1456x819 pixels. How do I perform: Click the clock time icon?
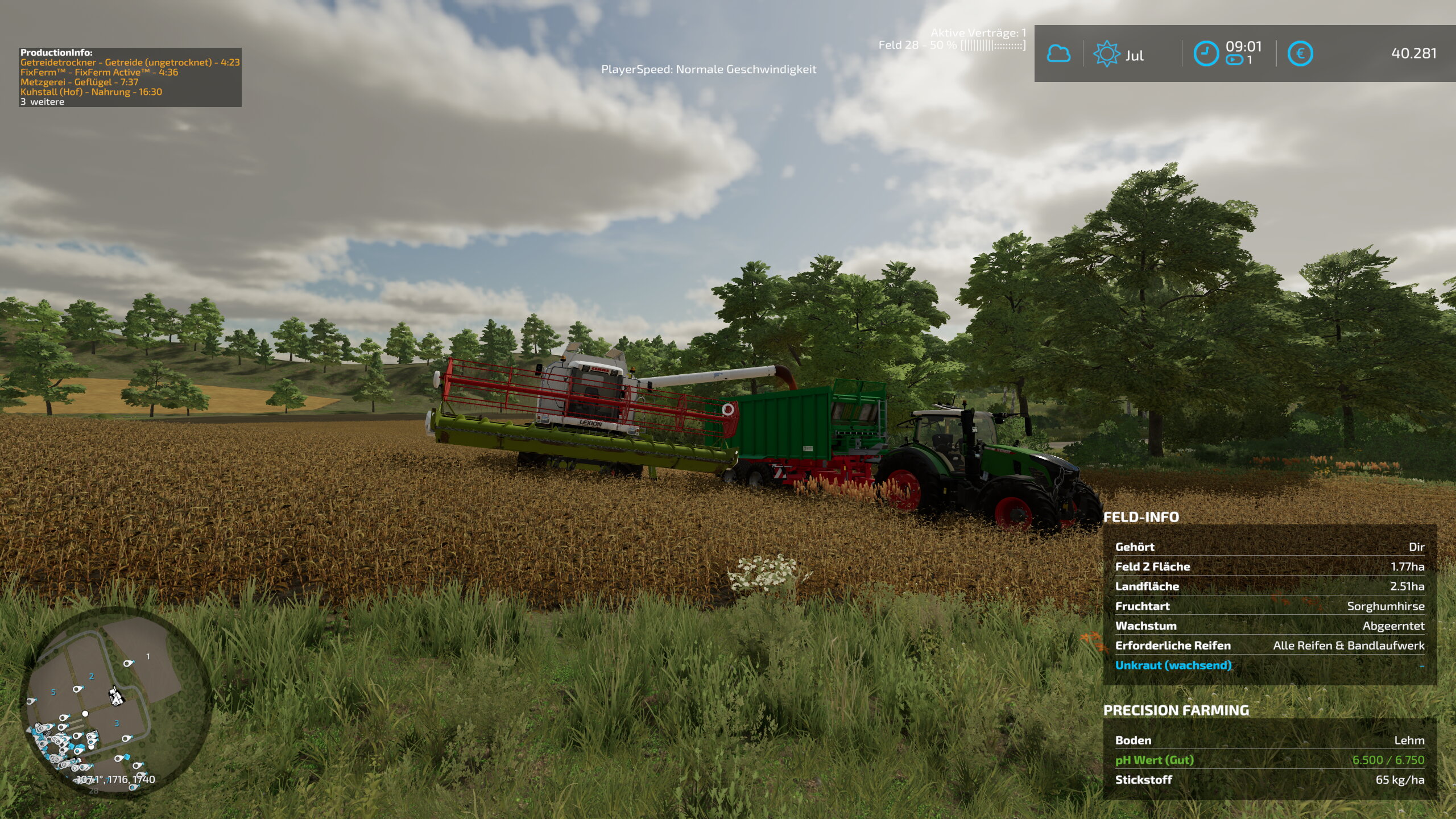click(x=1205, y=54)
